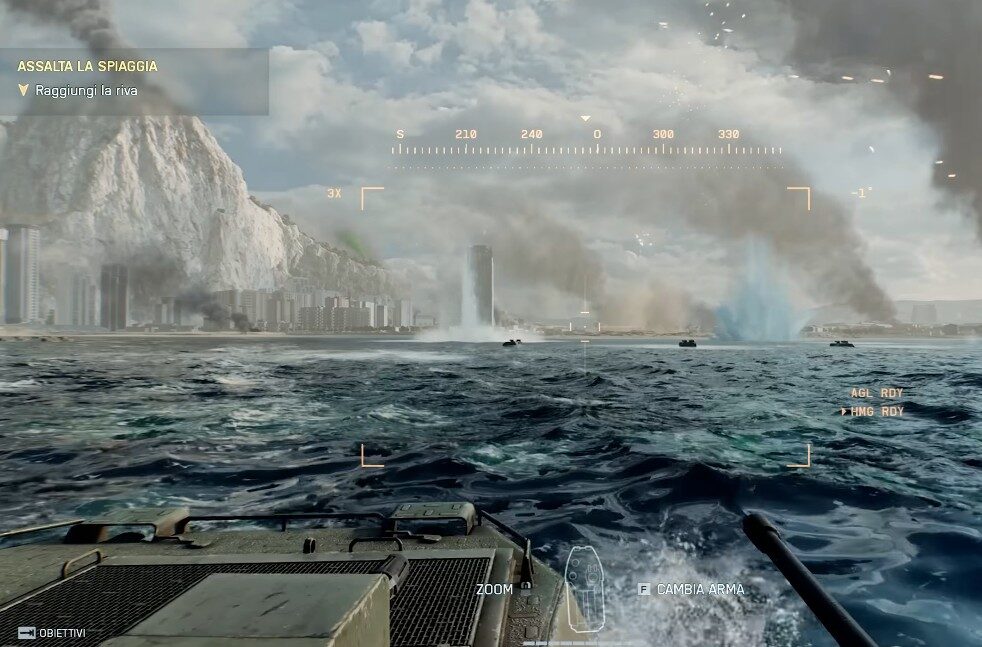The width and height of the screenshot is (982, 647).
Task: Open the Assalta la Spiaggia objective tracker
Action: tap(88, 67)
